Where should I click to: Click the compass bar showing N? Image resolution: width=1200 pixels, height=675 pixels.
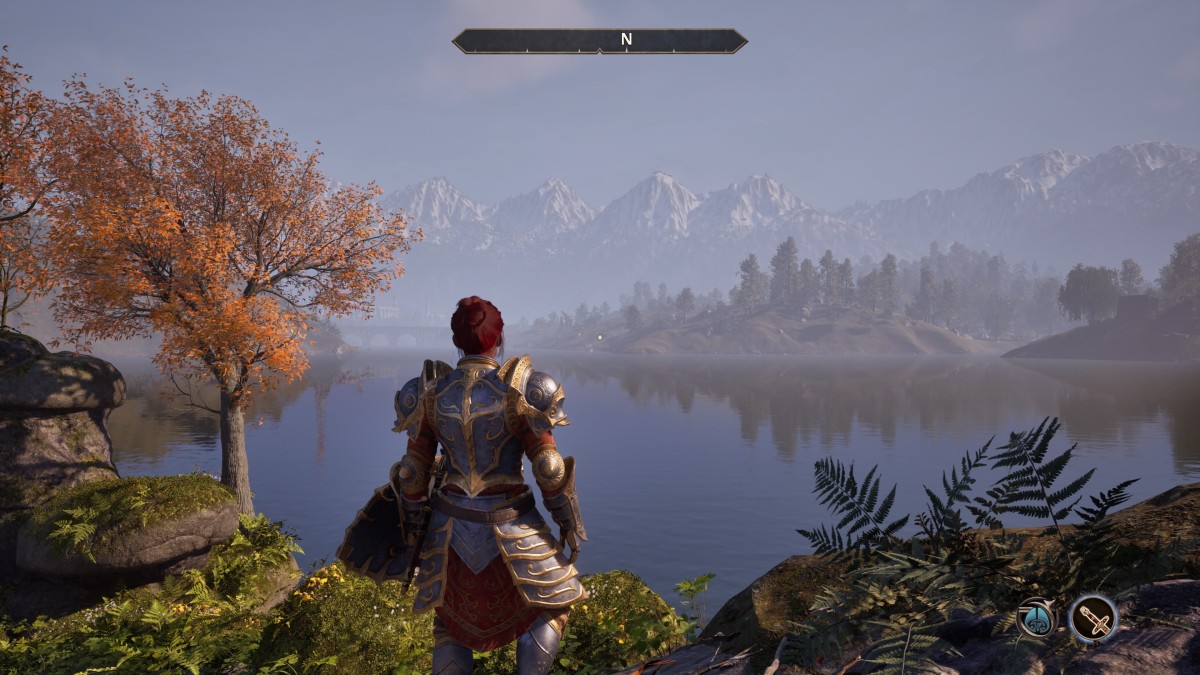[600, 41]
